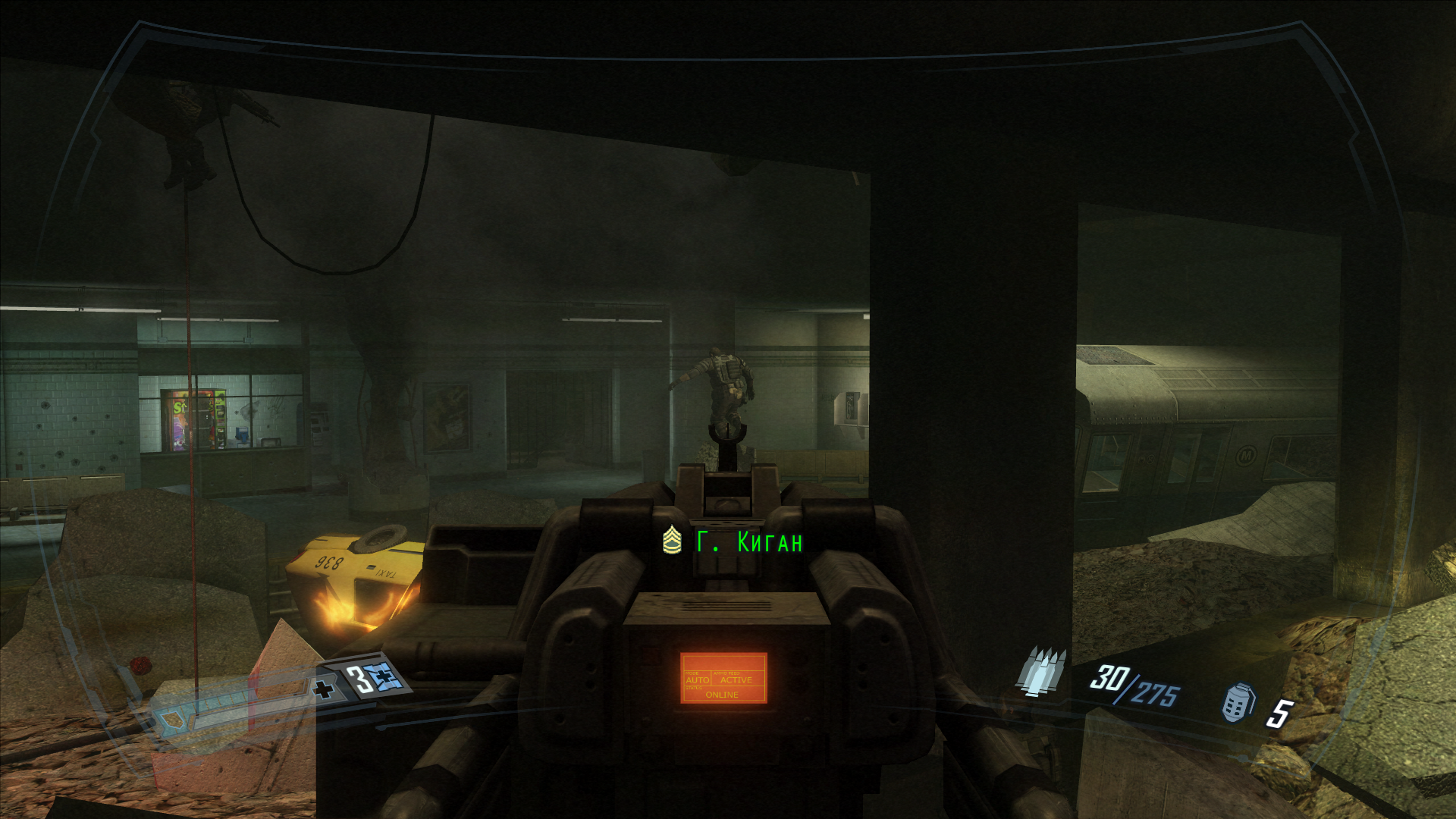Select the frag grenade icon
Screen dimensions: 1456x819
click(x=1238, y=703)
